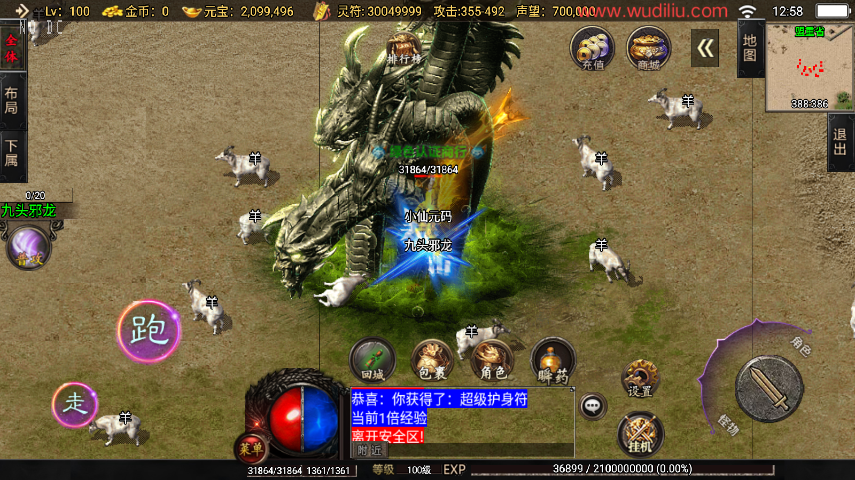This screenshot has width=855, height=480.
Task: Open the 充值 recharge coins icon
Action: pos(592,48)
